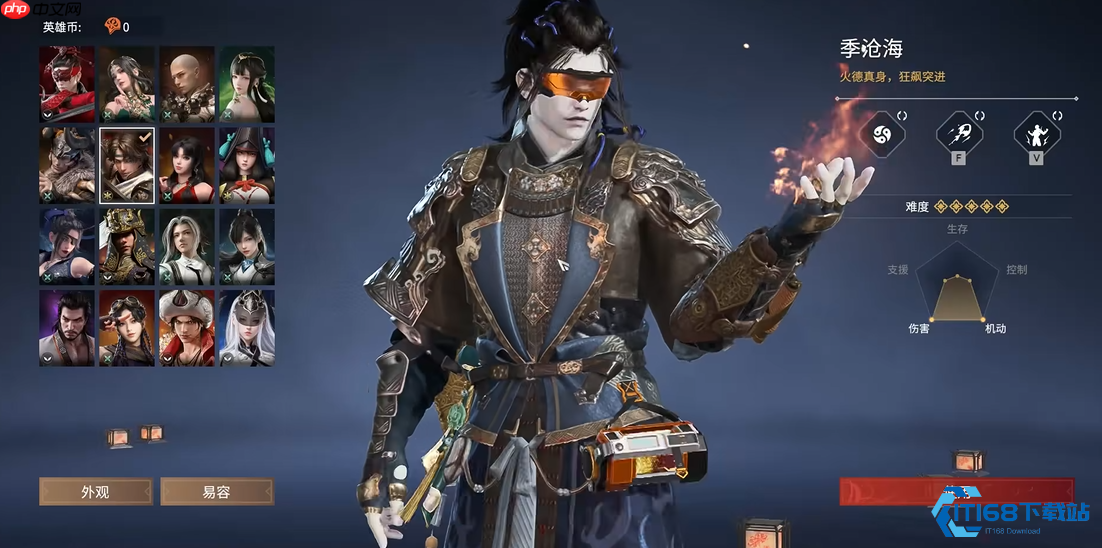Screen dimensions: 1102x548
Task: Open the 易容 face customization menu
Action: point(217,492)
